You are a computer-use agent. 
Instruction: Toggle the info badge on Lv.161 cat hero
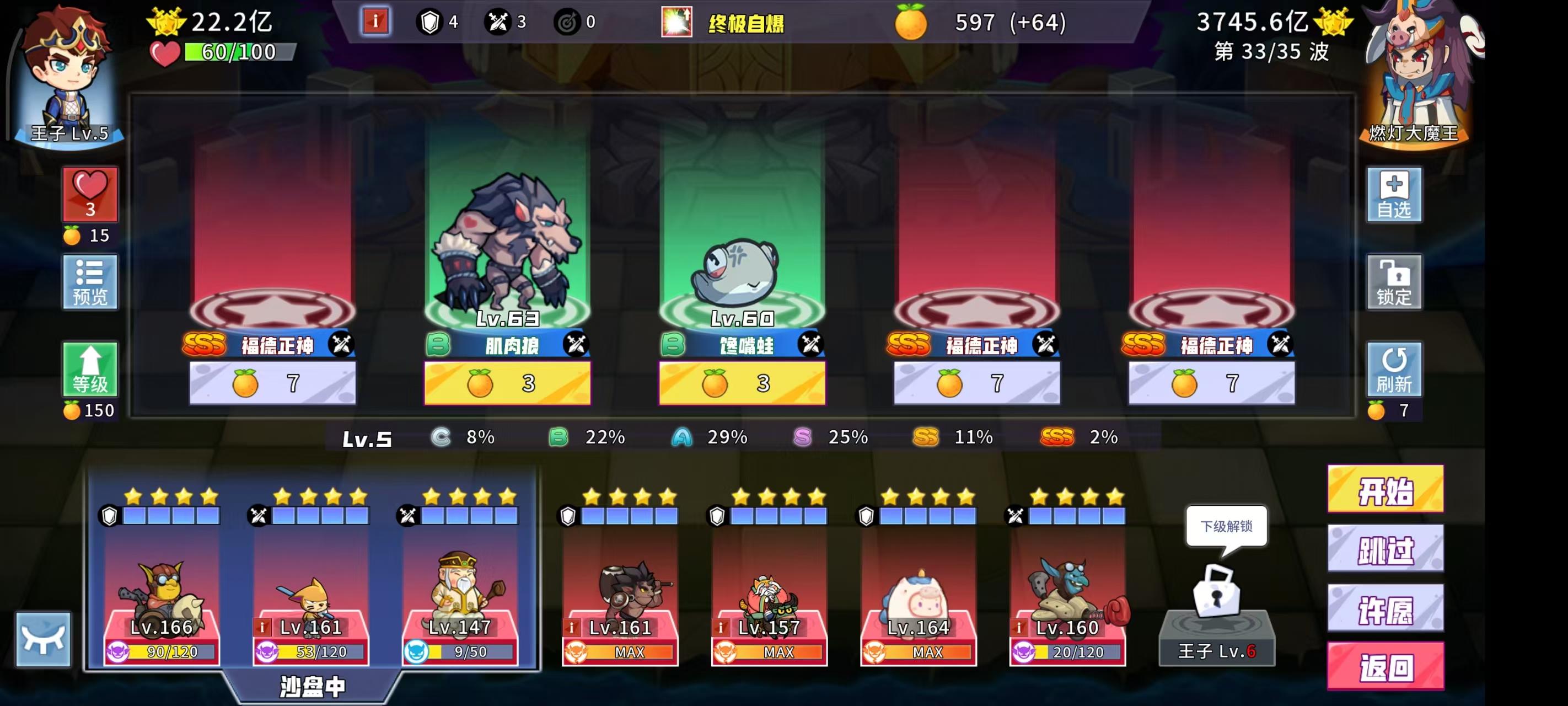click(264, 625)
